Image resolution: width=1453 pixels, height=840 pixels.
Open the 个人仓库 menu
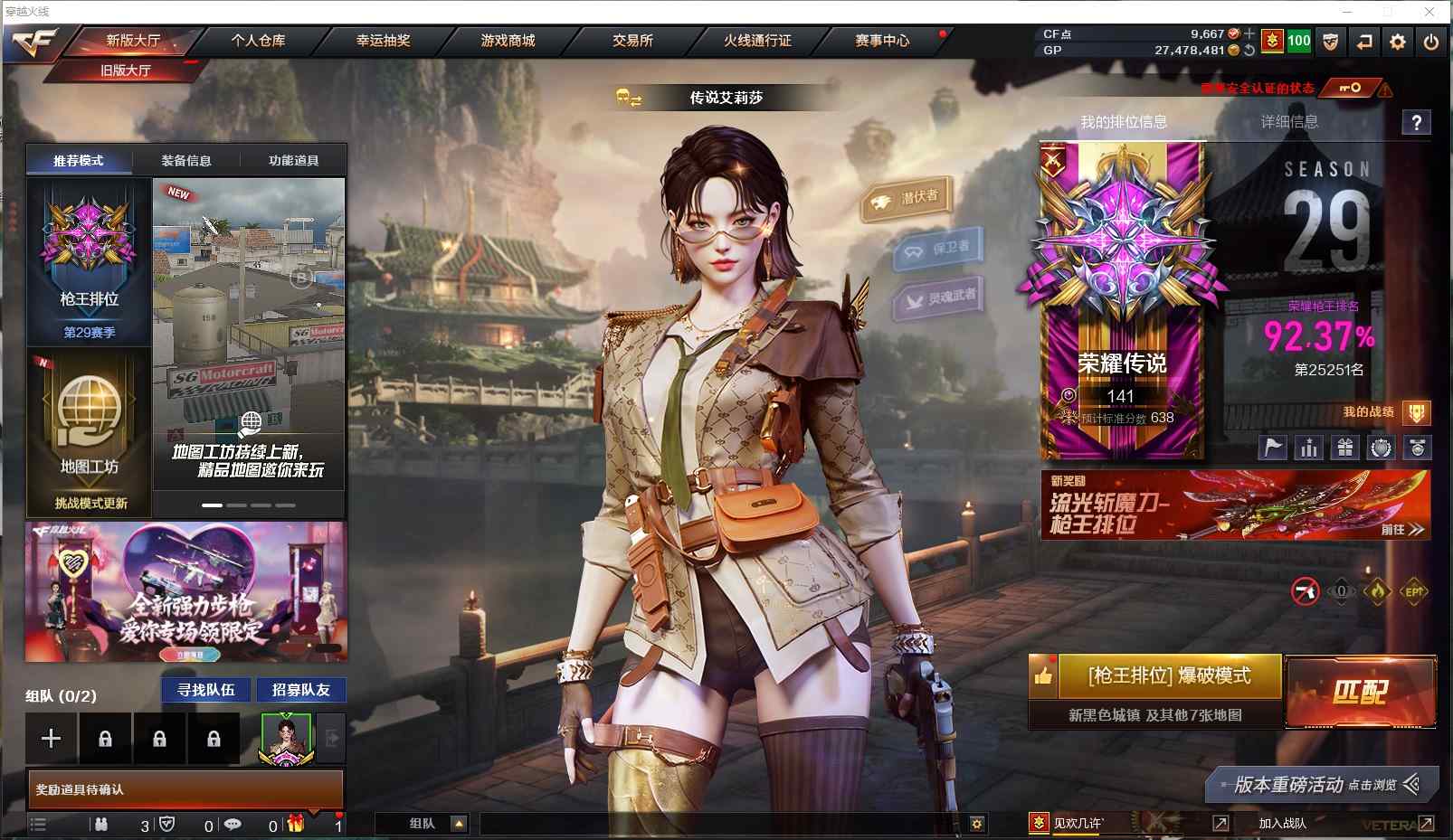(x=258, y=41)
